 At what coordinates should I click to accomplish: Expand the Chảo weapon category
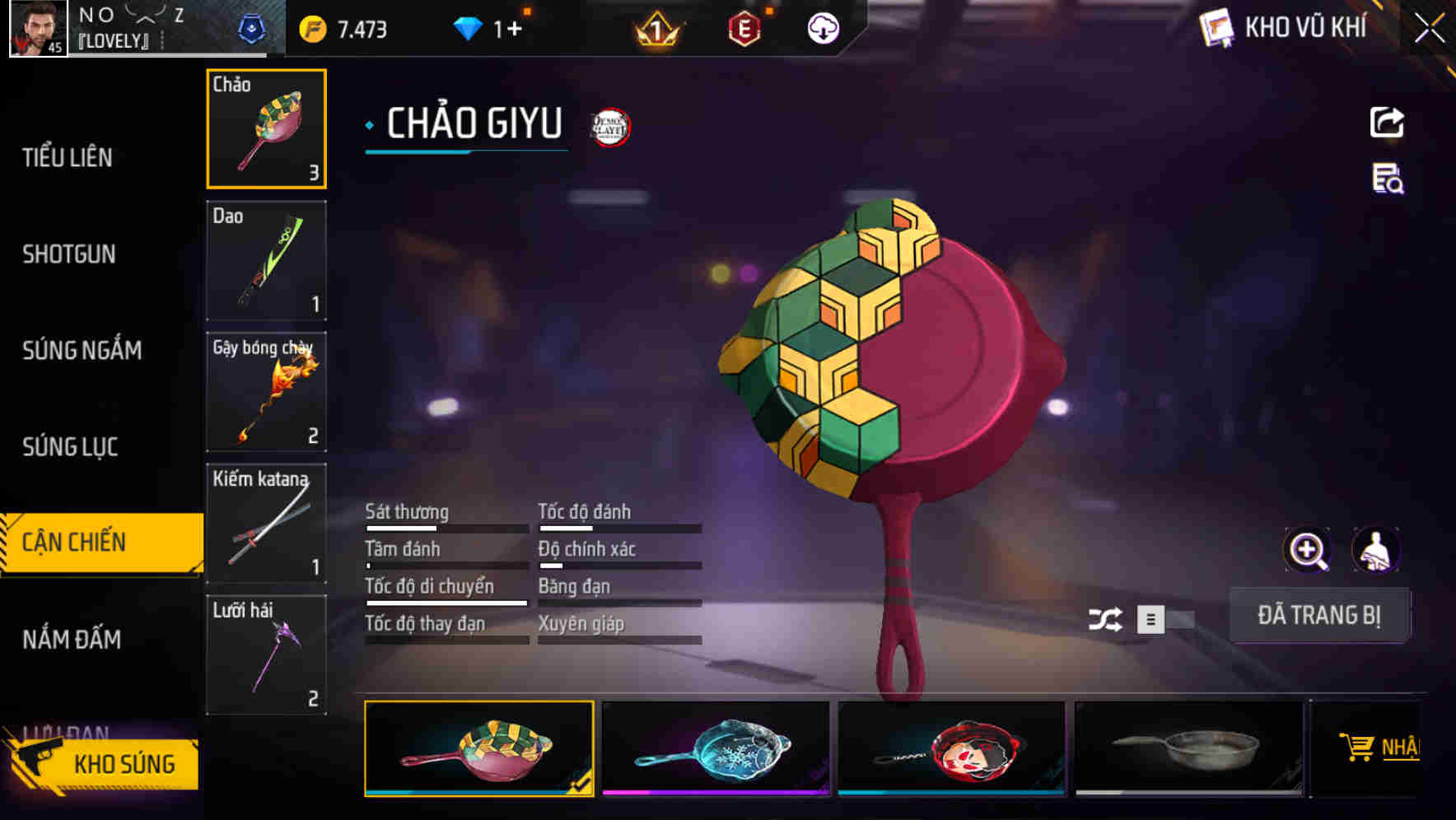click(x=266, y=128)
